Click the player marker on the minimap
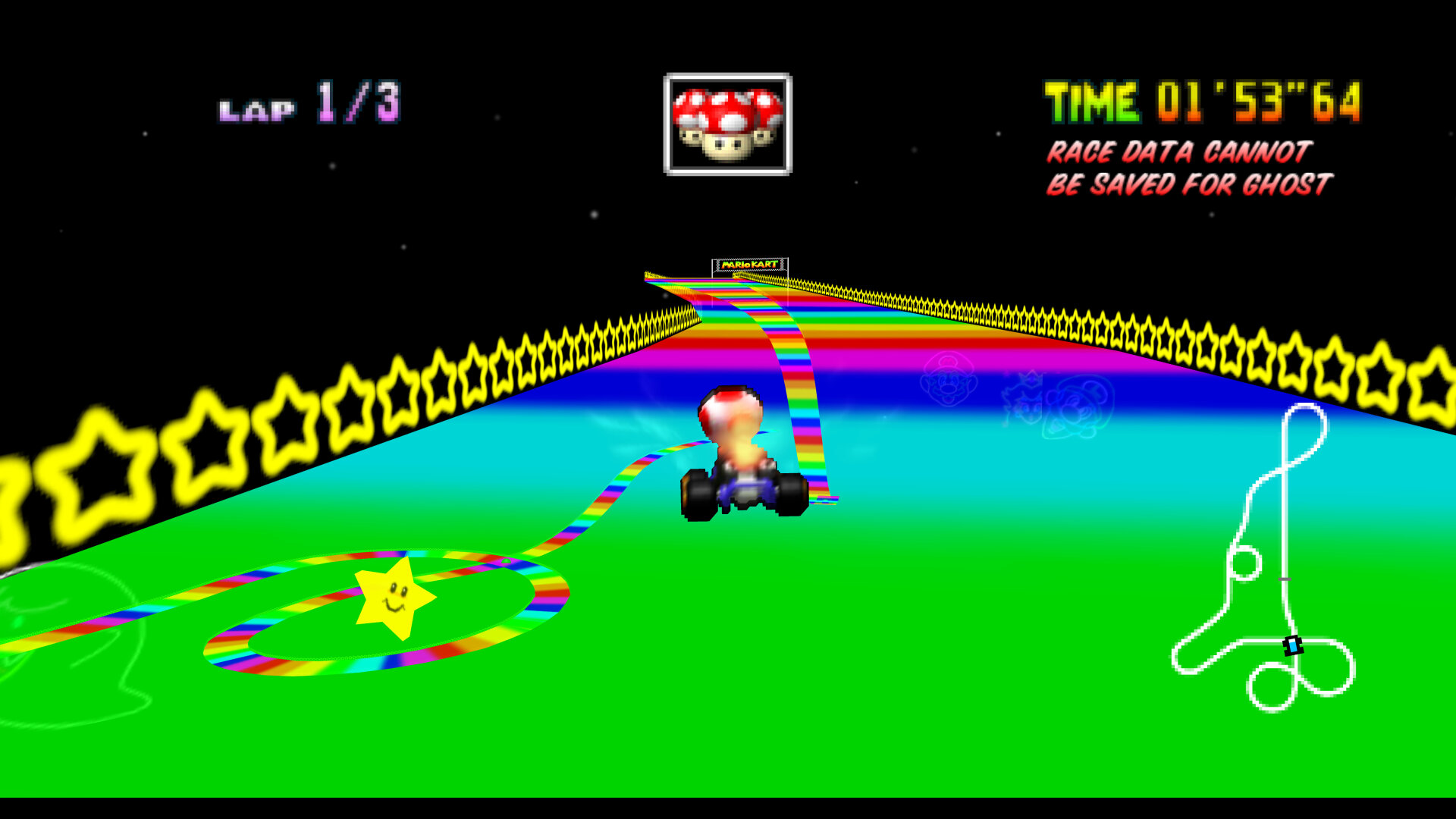This screenshot has height=819, width=1456. tap(1292, 645)
